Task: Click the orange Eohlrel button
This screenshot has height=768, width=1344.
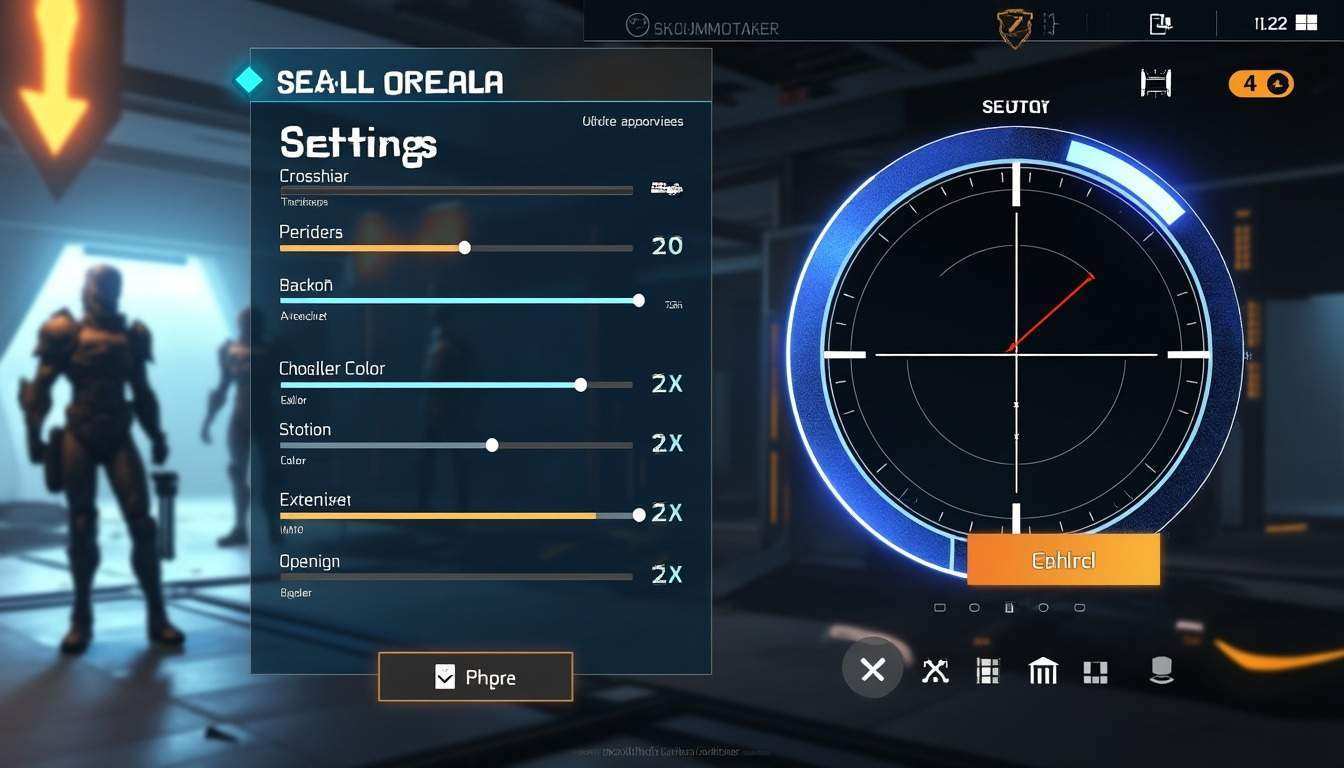Action: pos(1063,560)
